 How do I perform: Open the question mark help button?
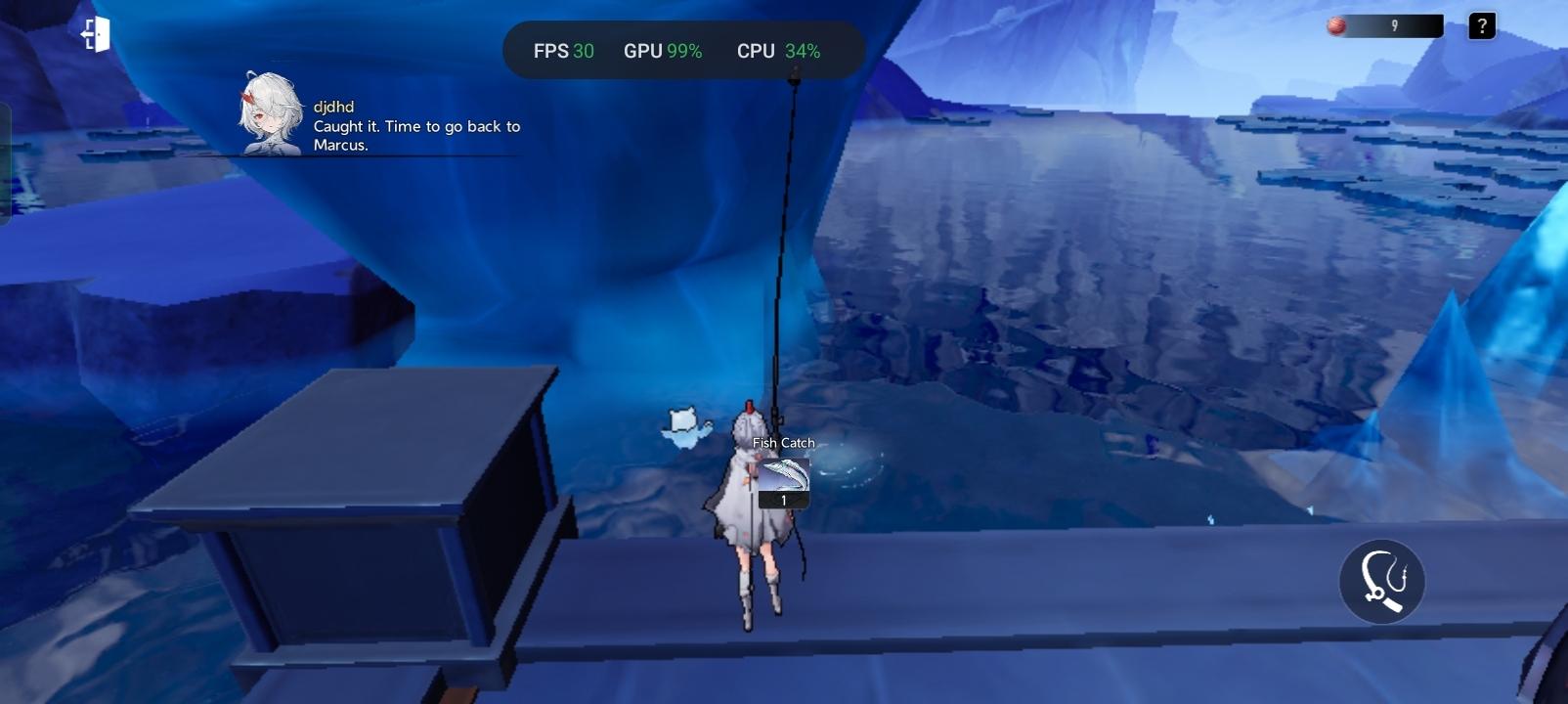click(1481, 26)
